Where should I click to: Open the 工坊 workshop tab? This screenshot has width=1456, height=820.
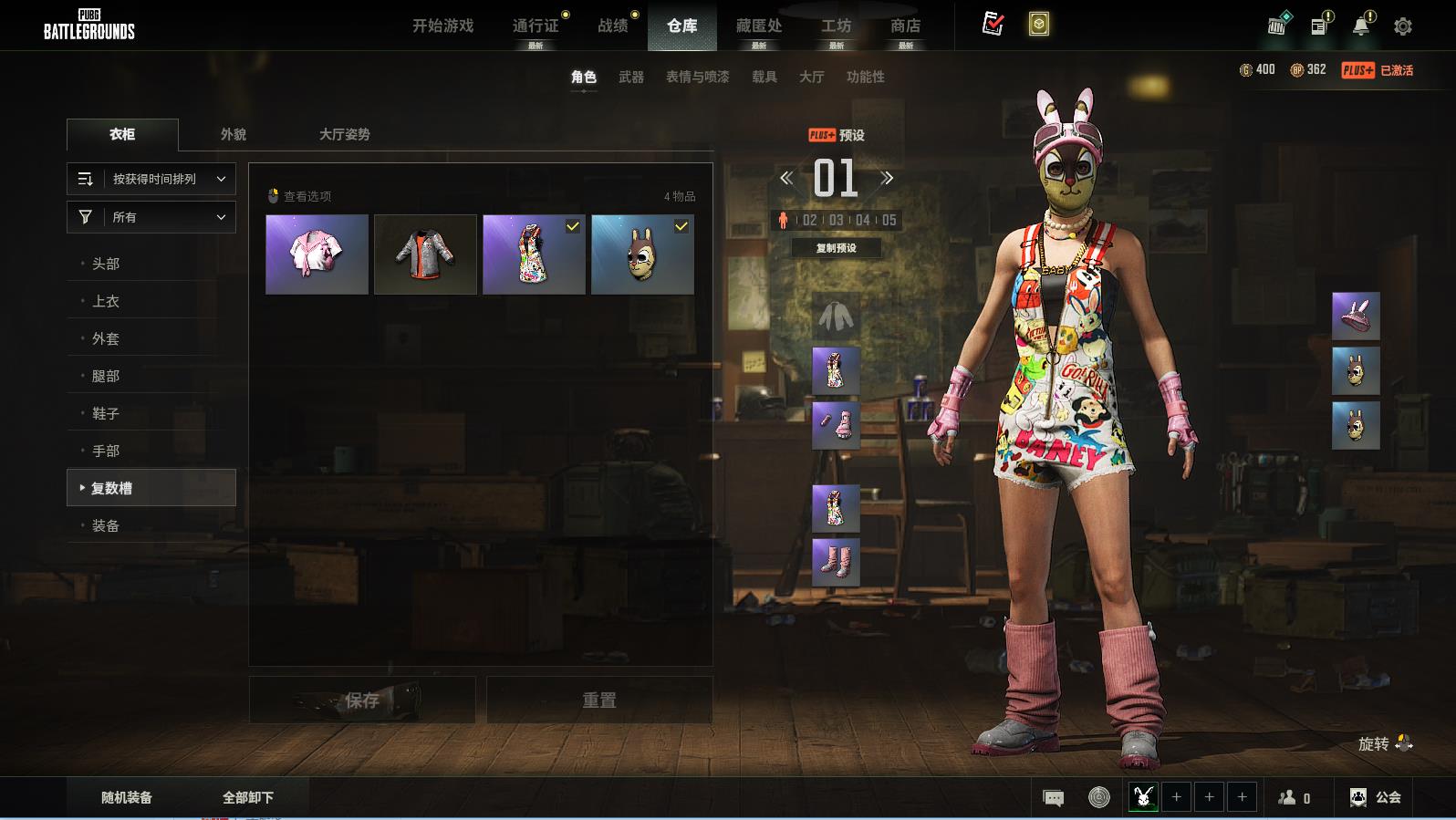[x=836, y=26]
